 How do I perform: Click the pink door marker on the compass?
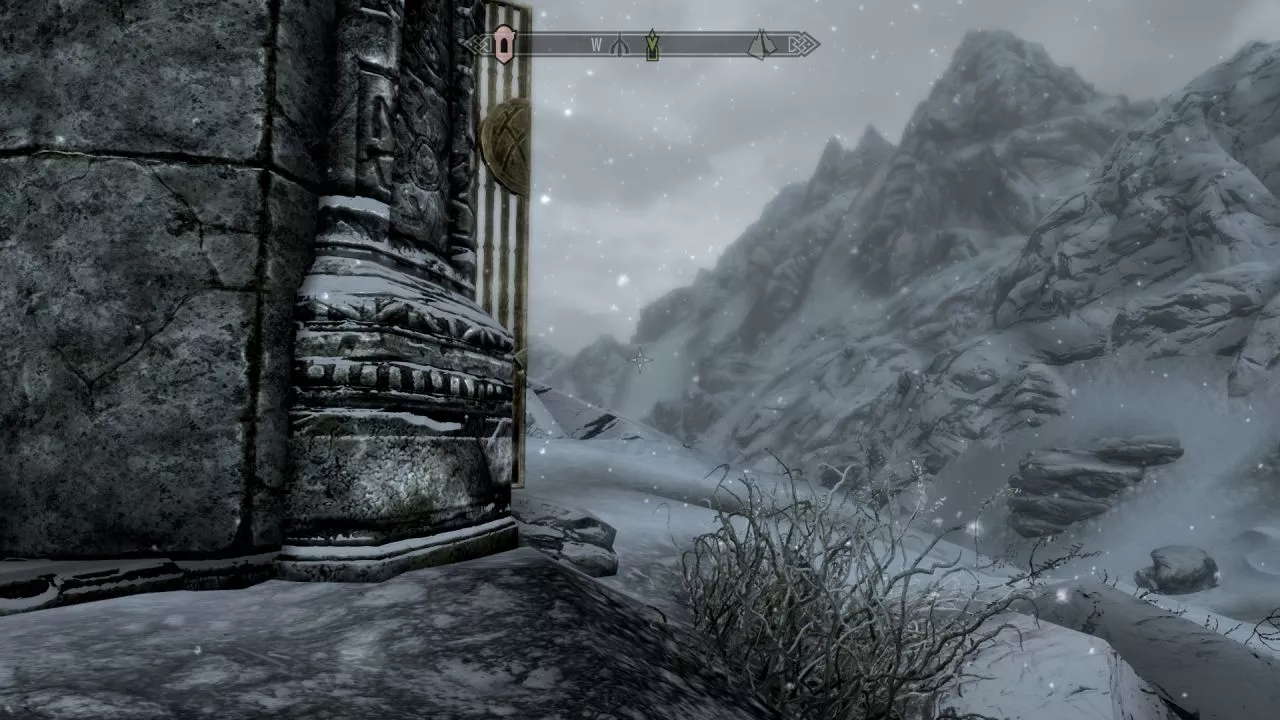pos(504,44)
